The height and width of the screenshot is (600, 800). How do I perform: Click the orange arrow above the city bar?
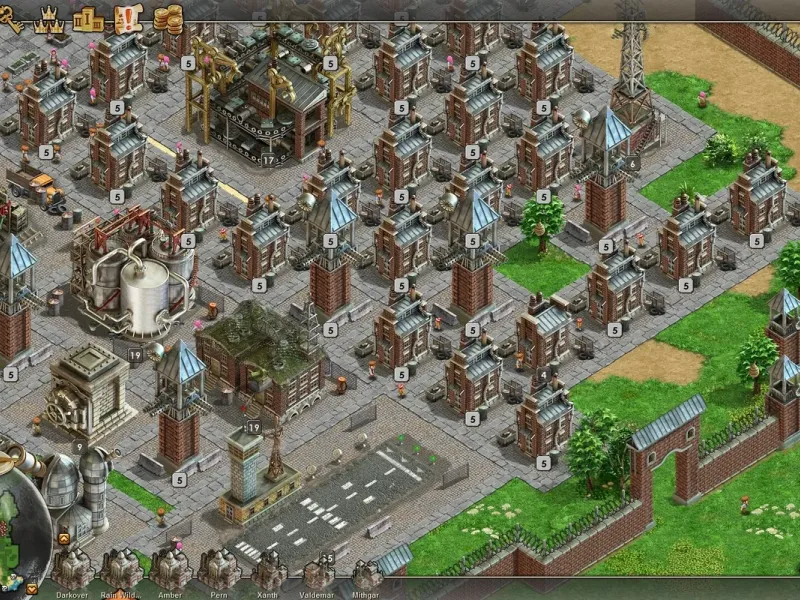pyautogui.click(x=64, y=539)
